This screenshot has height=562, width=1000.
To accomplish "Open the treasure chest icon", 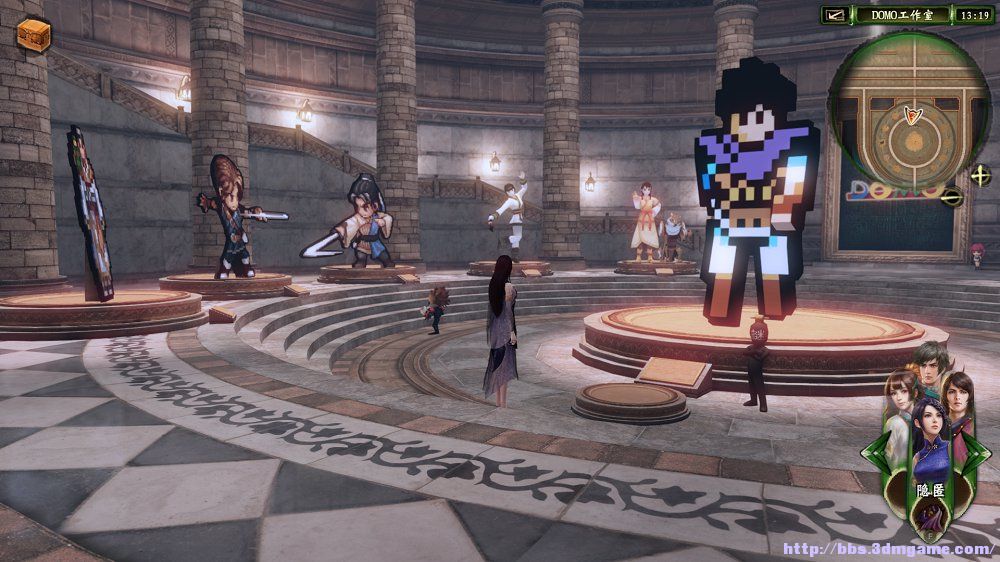I will 33,34.
